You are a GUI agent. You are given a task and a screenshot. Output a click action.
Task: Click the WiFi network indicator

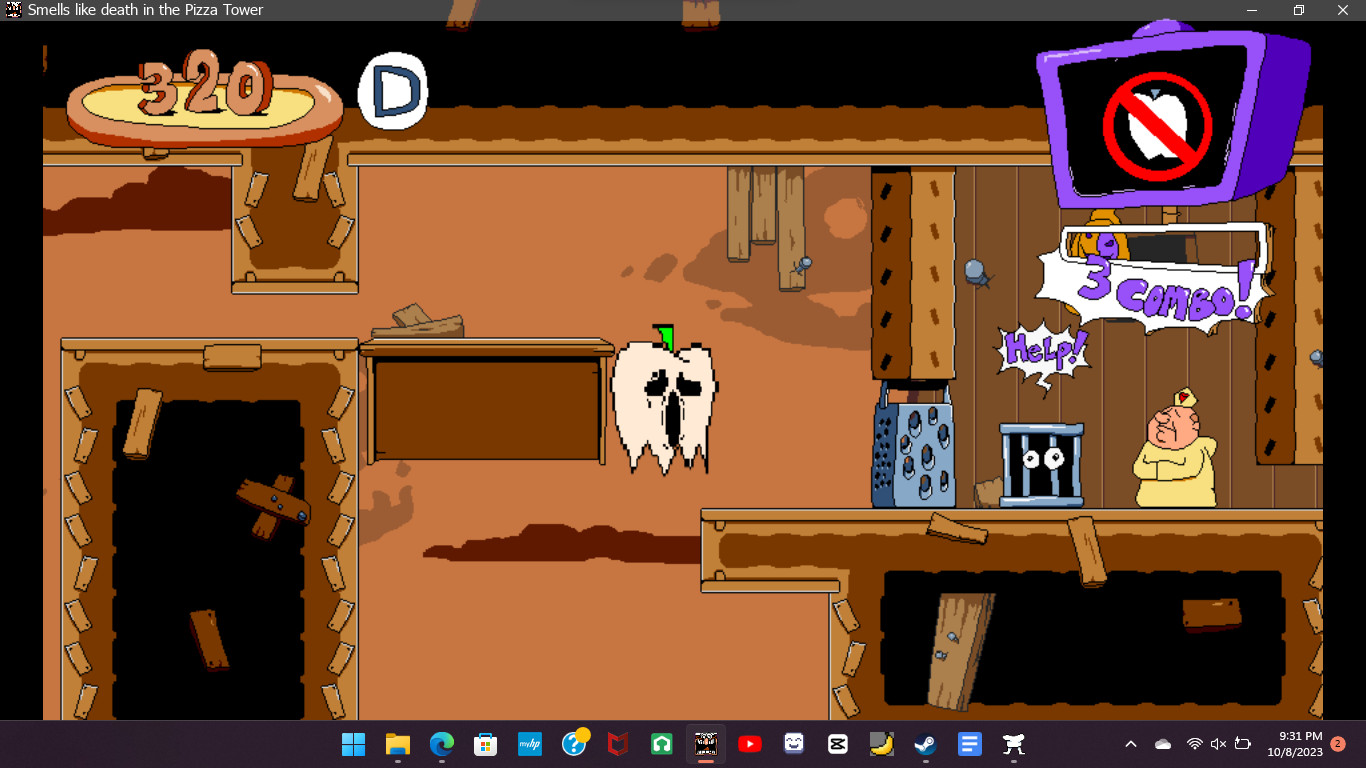(x=1195, y=744)
